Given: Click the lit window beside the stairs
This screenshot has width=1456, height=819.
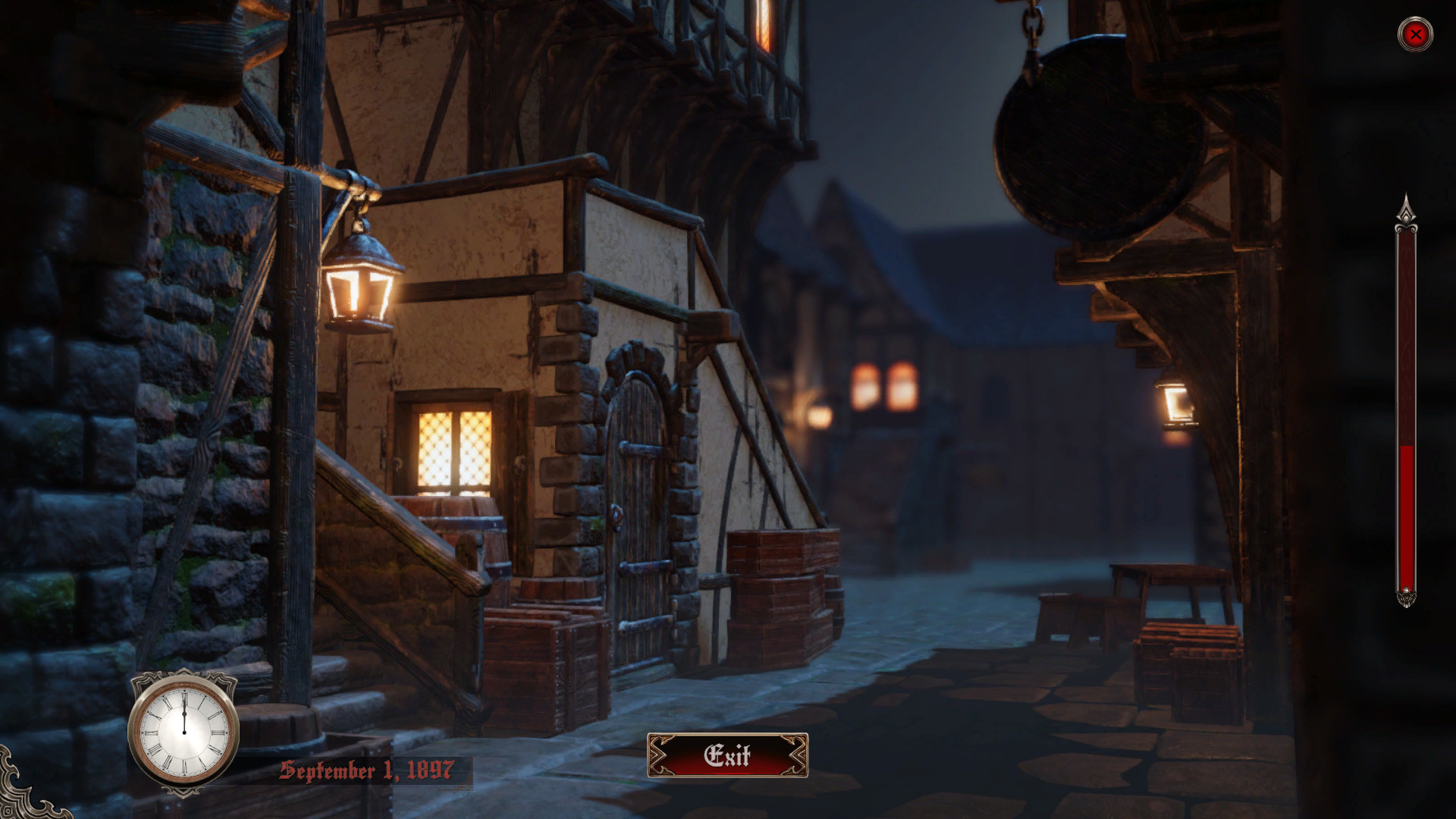Looking at the screenshot, I should pyautogui.click(x=453, y=447).
